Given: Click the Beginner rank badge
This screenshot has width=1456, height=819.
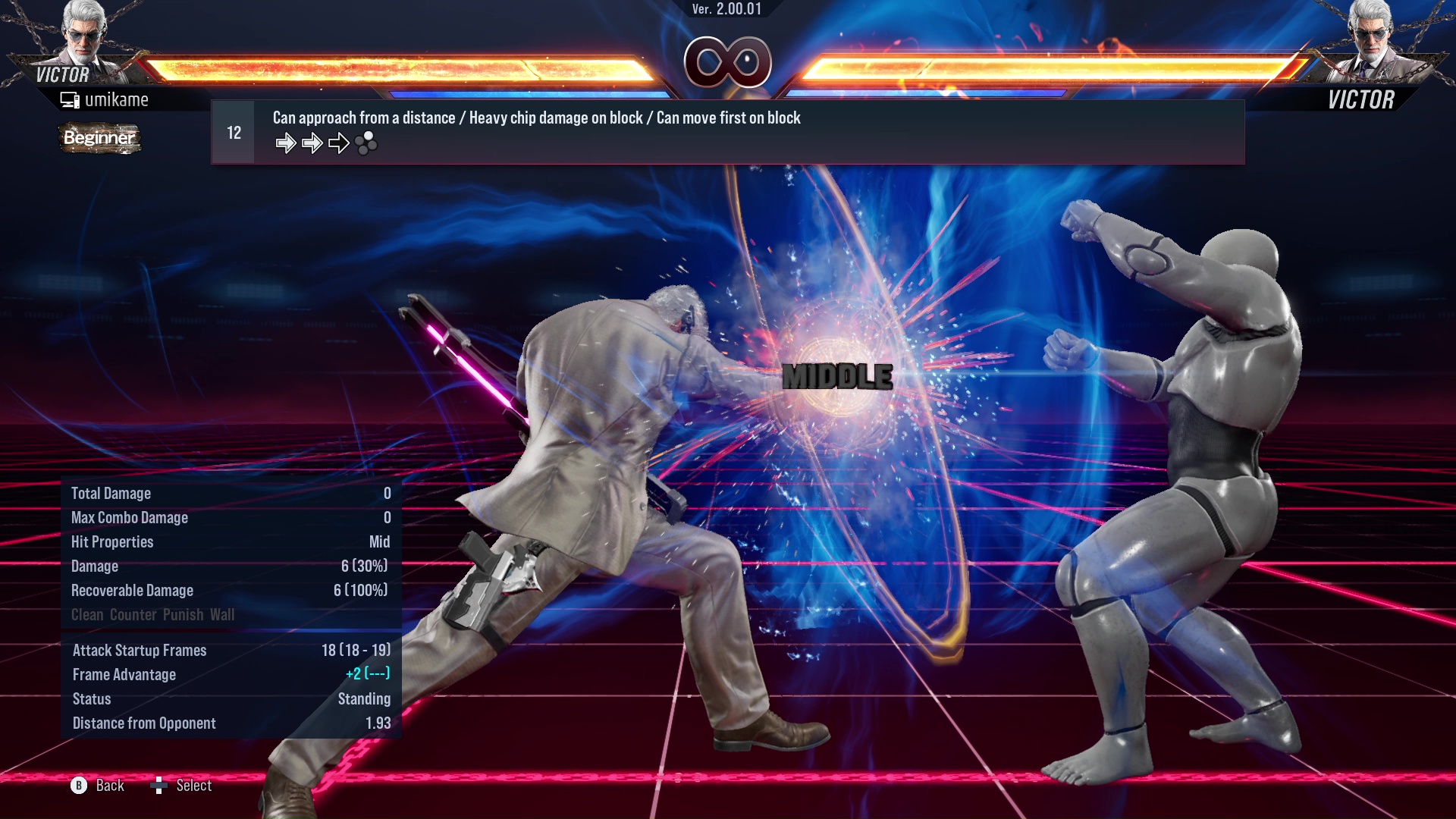Looking at the screenshot, I should [x=99, y=139].
